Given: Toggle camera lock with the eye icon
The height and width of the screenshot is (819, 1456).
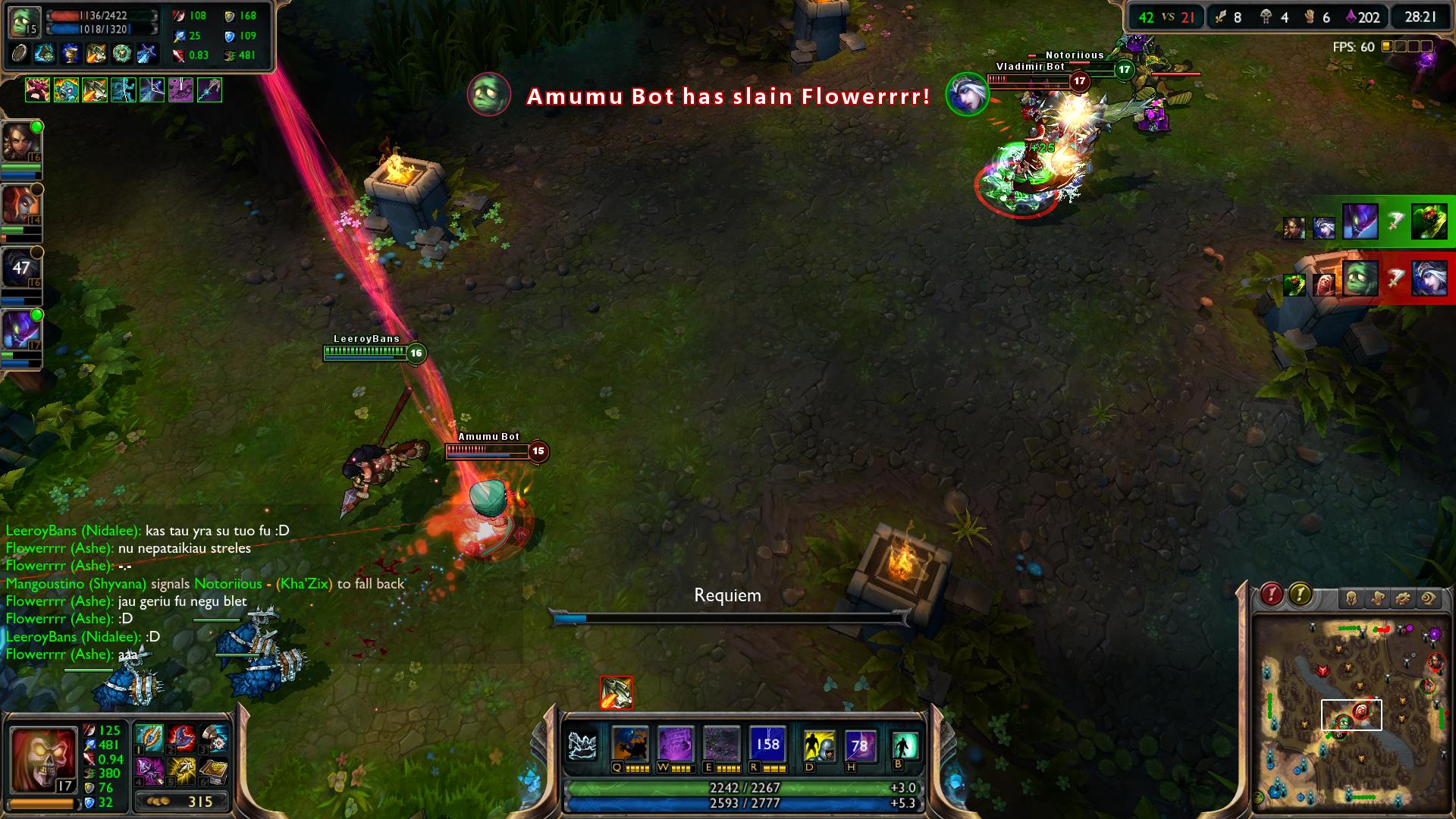Looking at the screenshot, I should point(1429,598).
